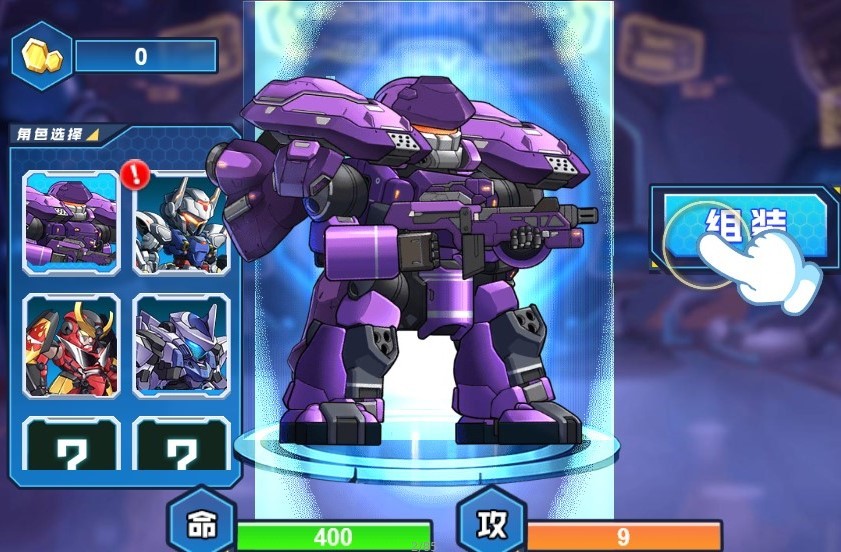Image resolution: width=841 pixels, height=552 pixels.
Task: Pick the red samurai robot portrait
Action: [71, 343]
